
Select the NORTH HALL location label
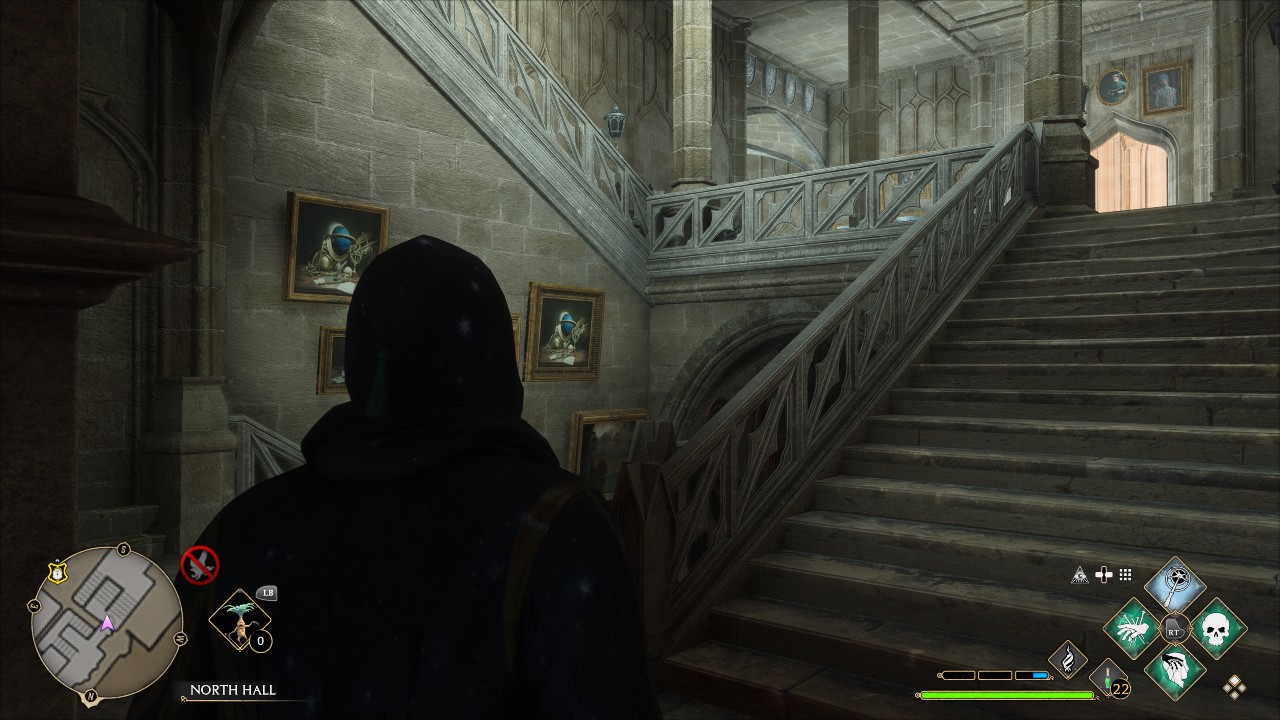233,690
